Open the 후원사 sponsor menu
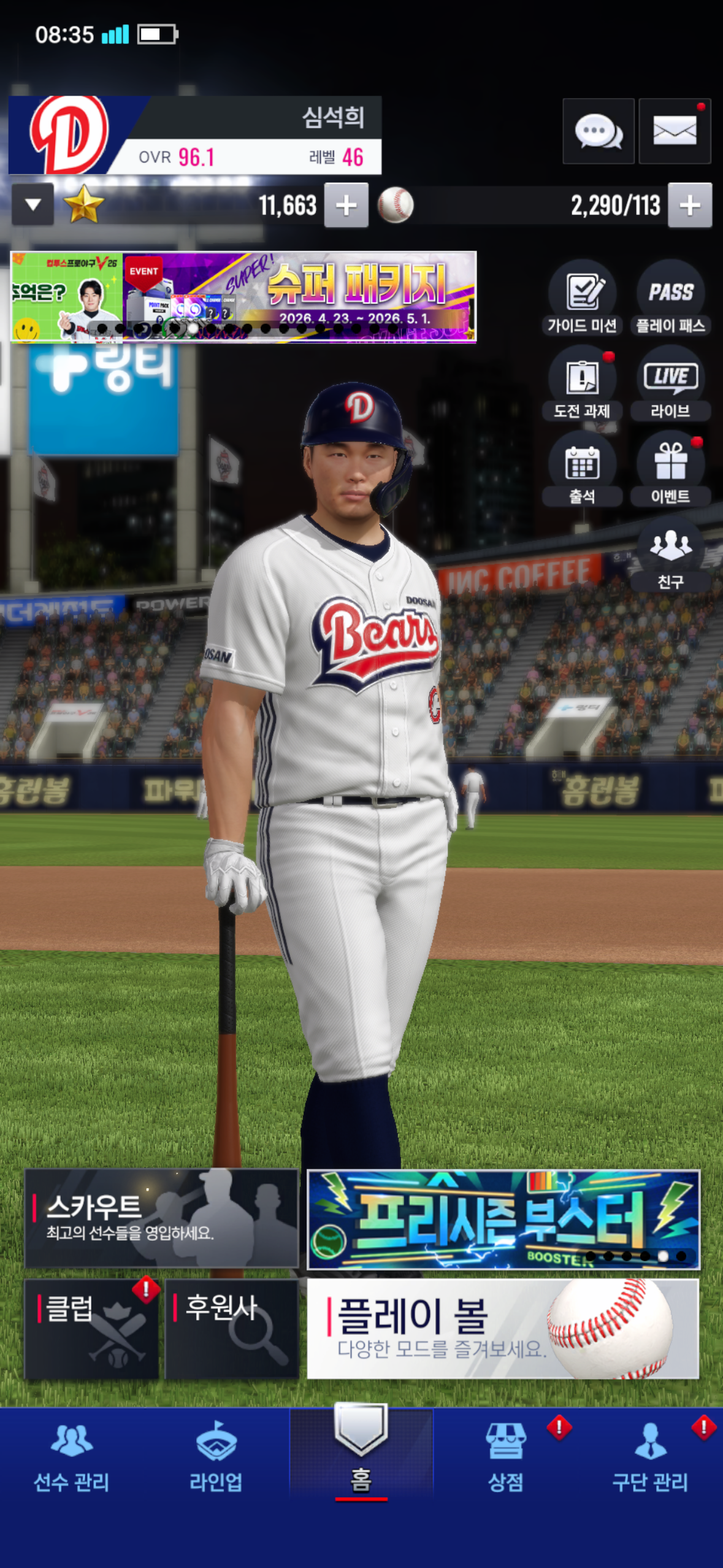723x1568 pixels. click(x=231, y=1329)
